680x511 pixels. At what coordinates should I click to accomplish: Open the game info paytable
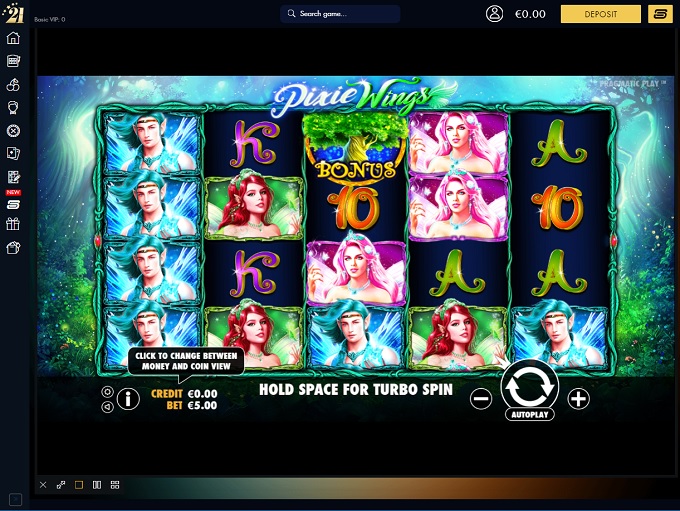128,399
